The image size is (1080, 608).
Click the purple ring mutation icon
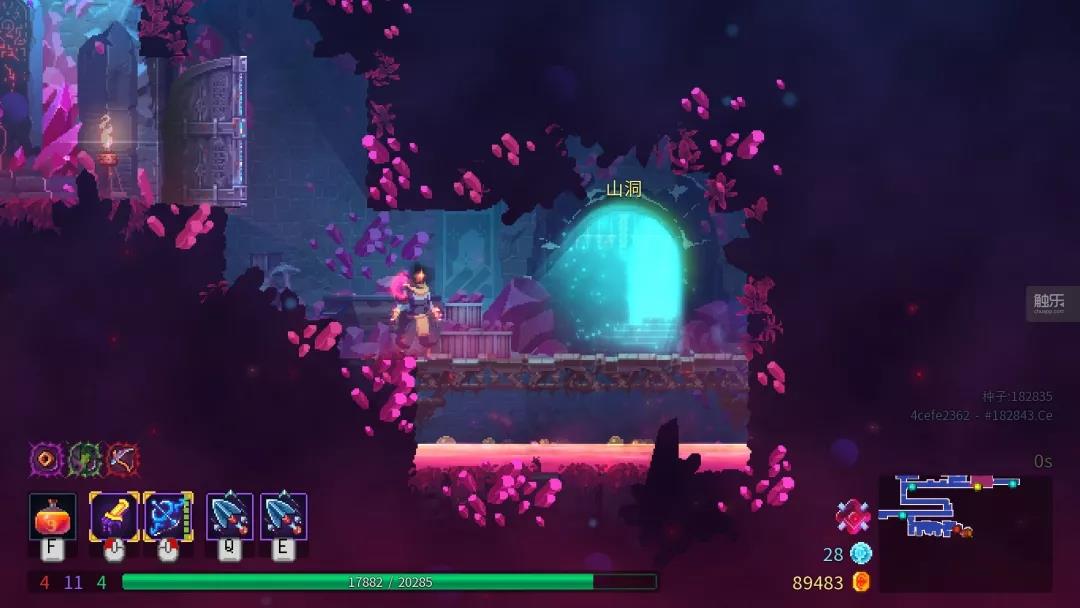click(x=46, y=459)
